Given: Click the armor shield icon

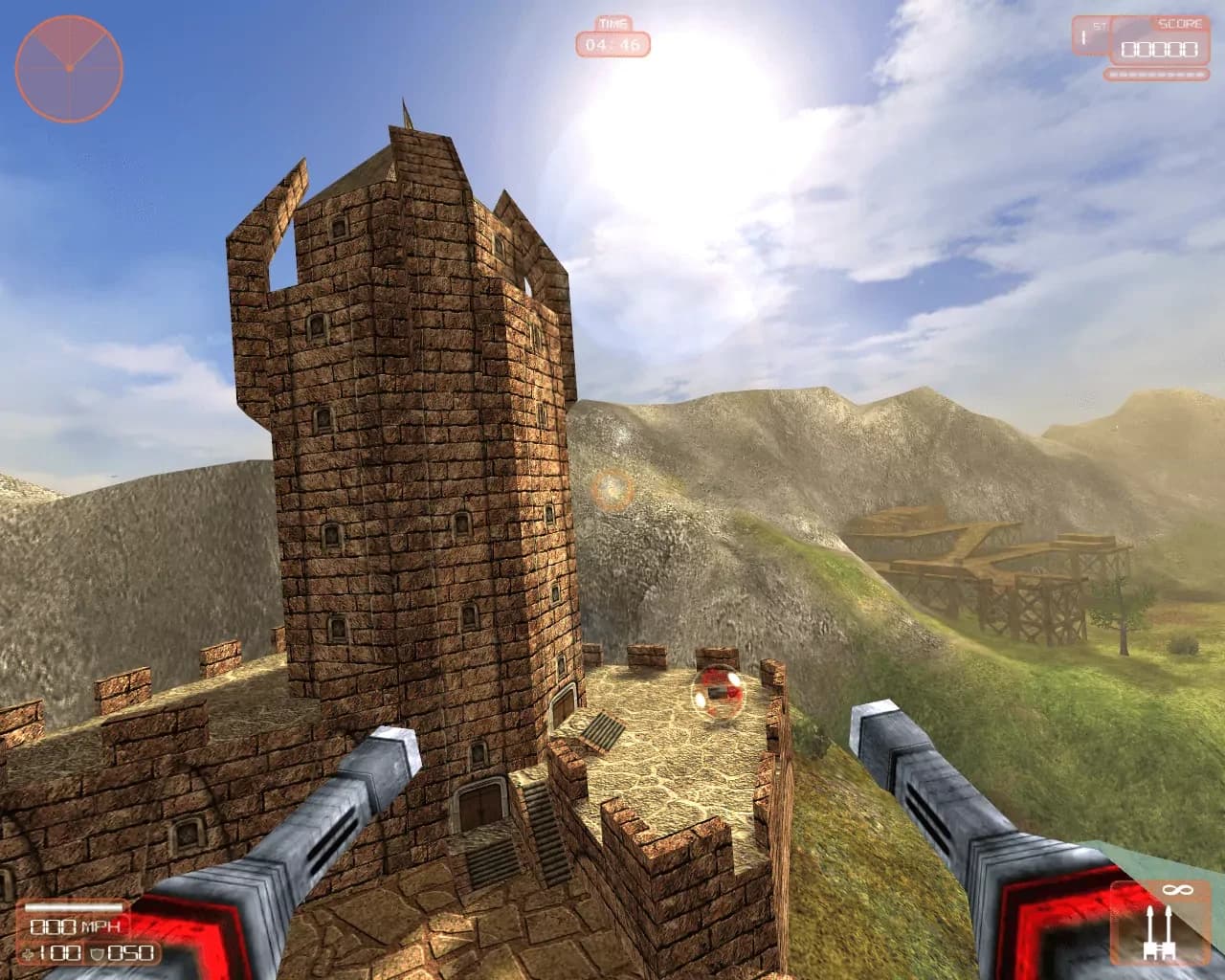Looking at the screenshot, I should [96, 952].
